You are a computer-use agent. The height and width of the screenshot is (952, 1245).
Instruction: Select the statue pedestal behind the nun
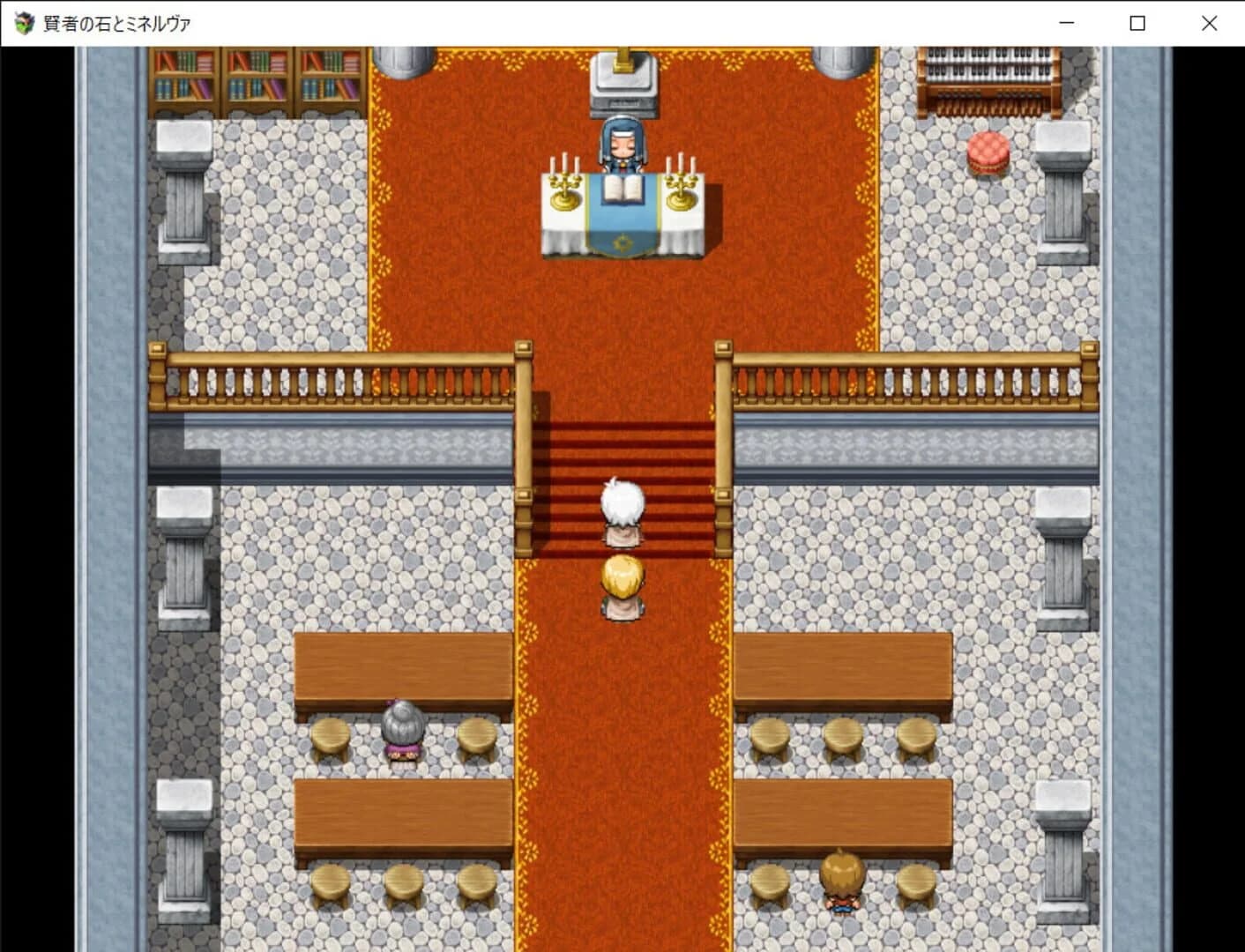pos(622,84)
